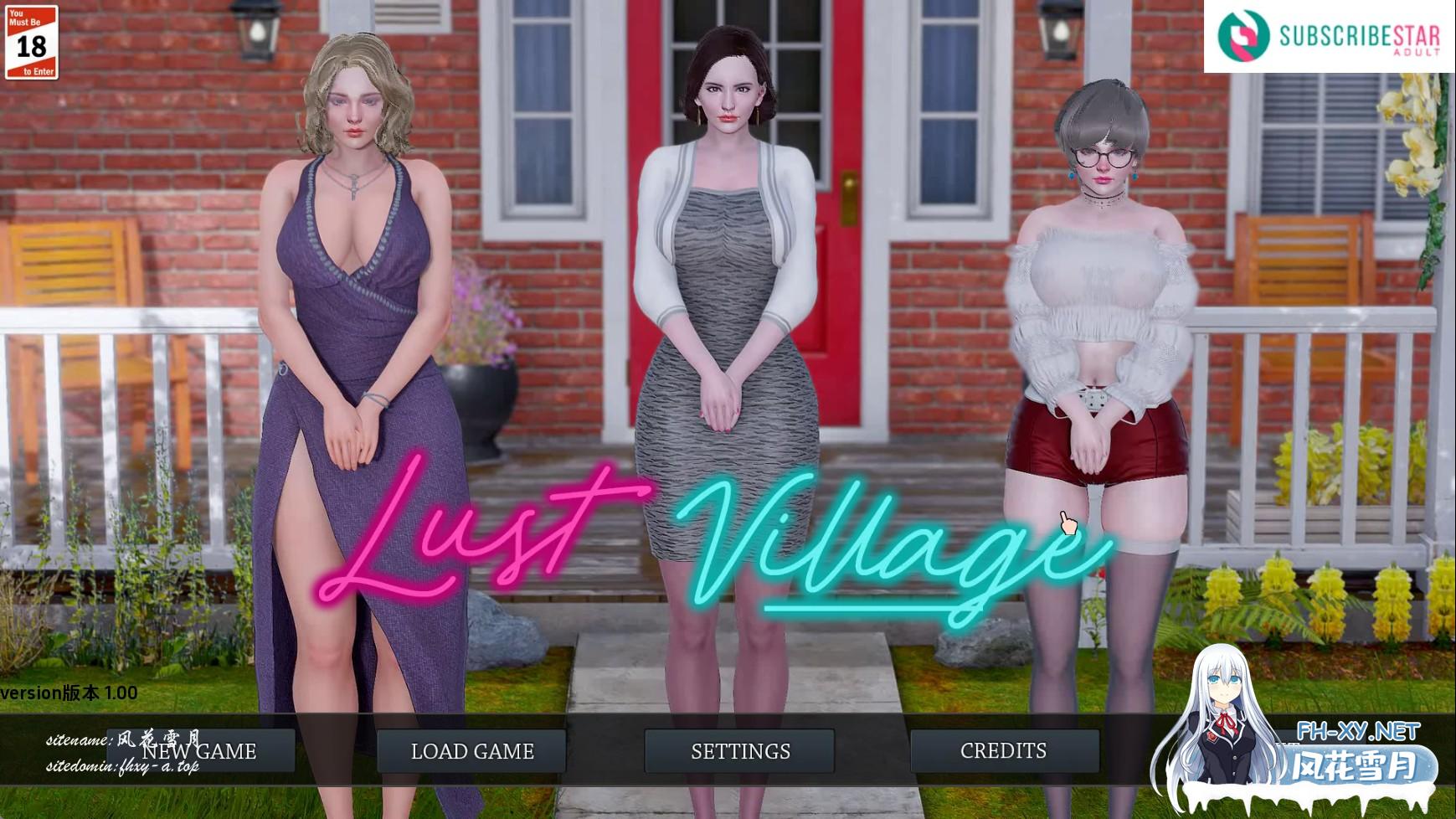
Task: View the Credits screen
Action: click(x=1004, y=751)
